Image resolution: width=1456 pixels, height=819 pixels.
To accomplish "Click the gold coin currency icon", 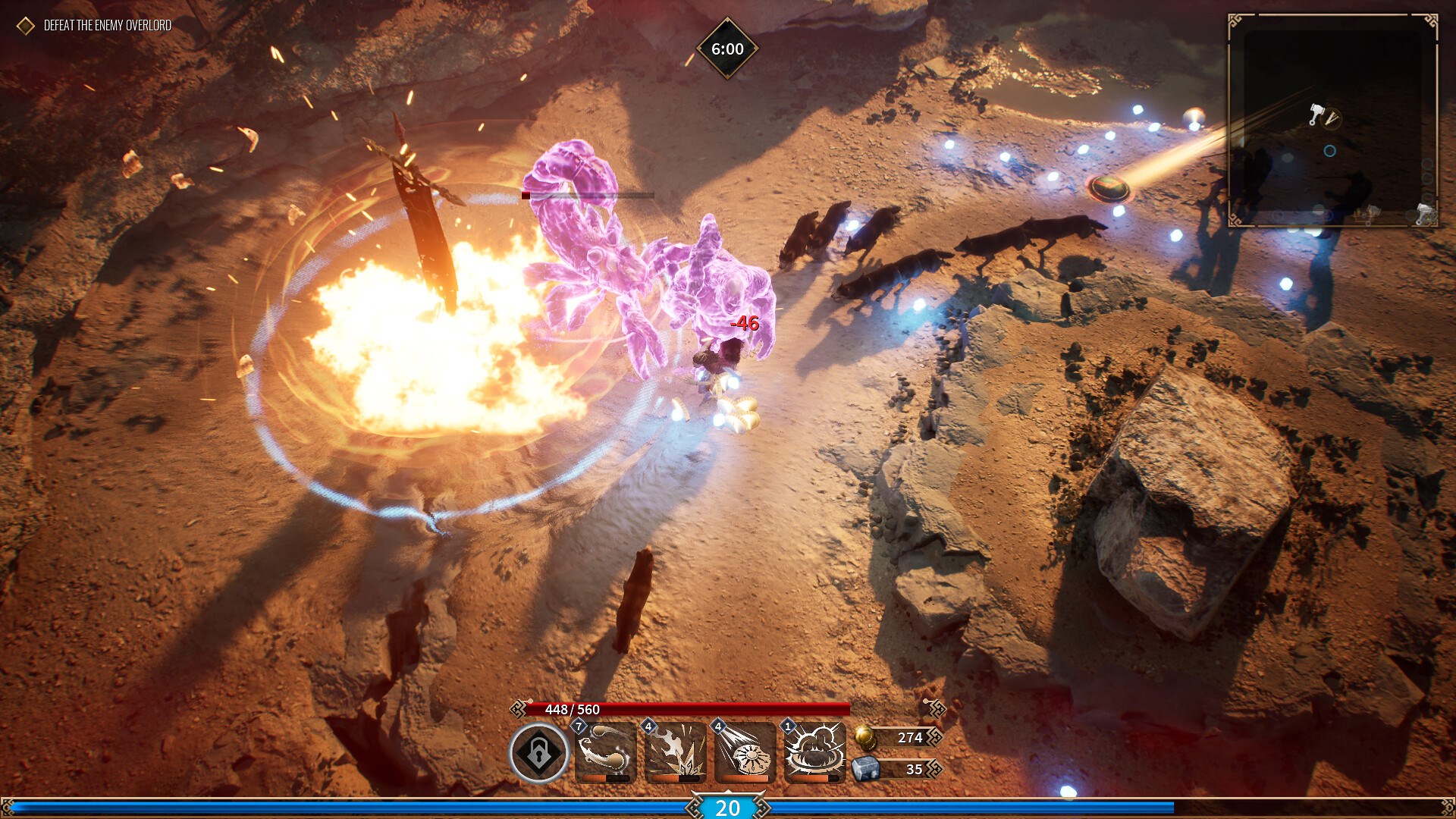I will pyautogui.click(x=865, y=736).
